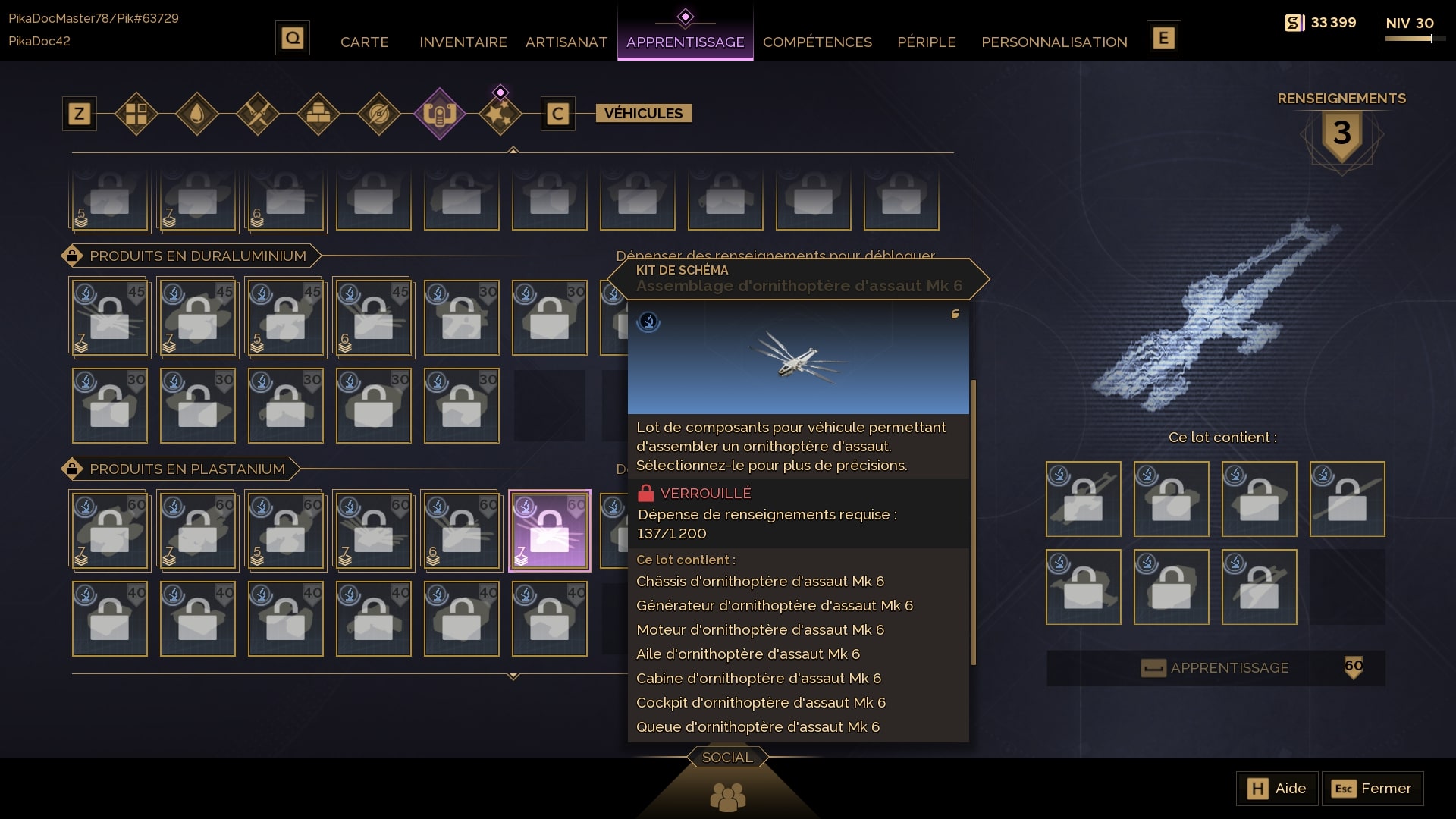Collapse the PRODUITS EN DURALUMINIUM section
This screenshot has height=819, width=1456.
(x=72, y=256)
